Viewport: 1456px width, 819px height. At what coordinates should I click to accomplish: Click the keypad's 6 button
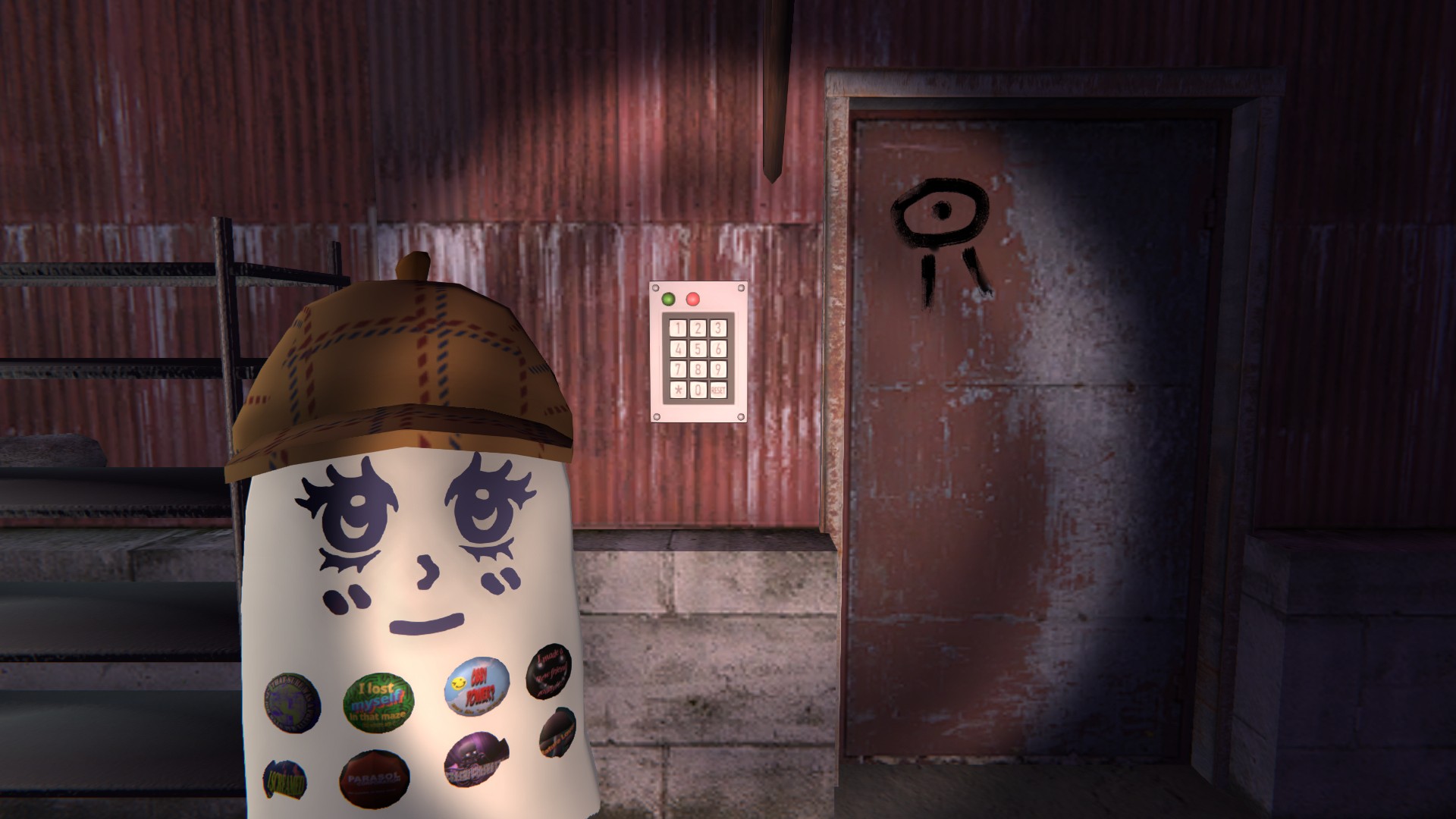click(717, 349)
